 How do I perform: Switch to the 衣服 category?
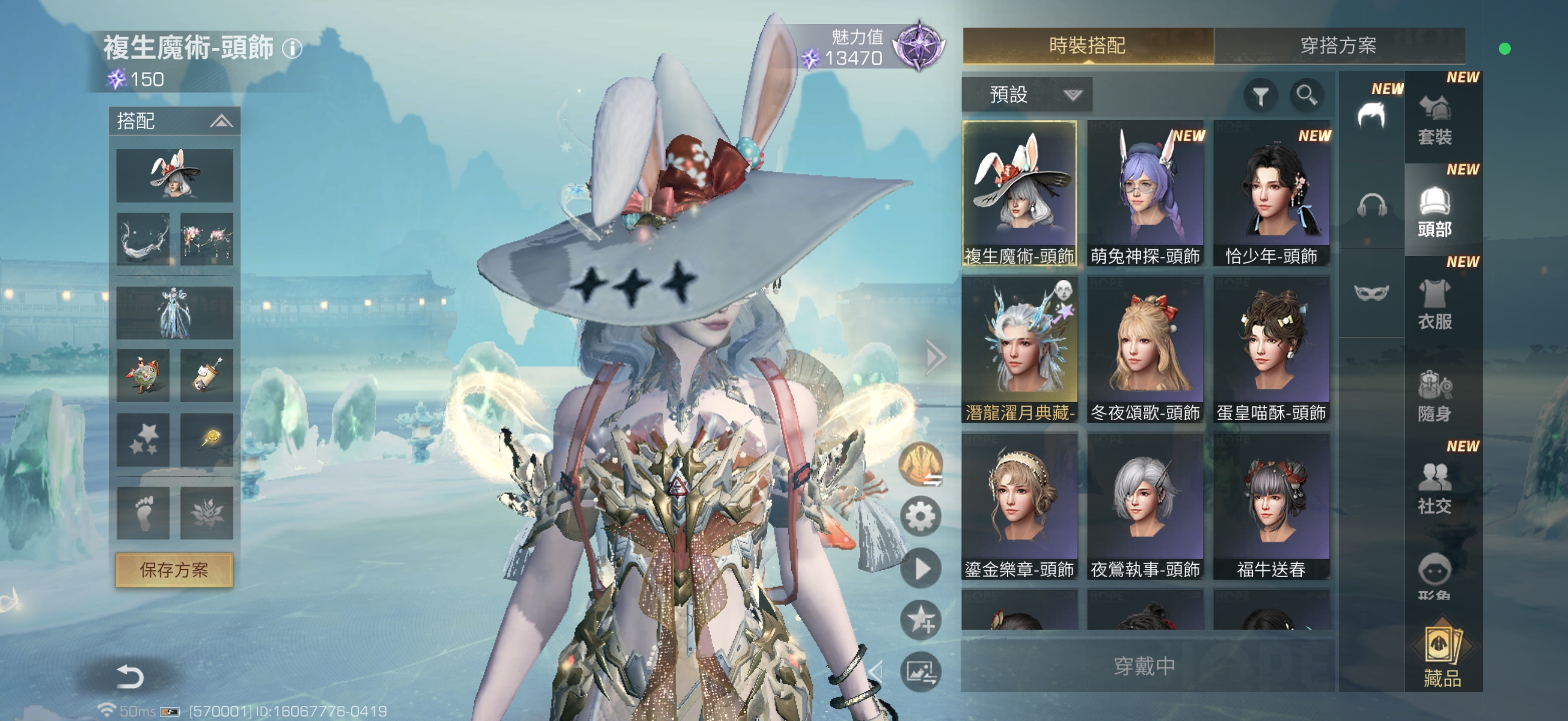1435,304
